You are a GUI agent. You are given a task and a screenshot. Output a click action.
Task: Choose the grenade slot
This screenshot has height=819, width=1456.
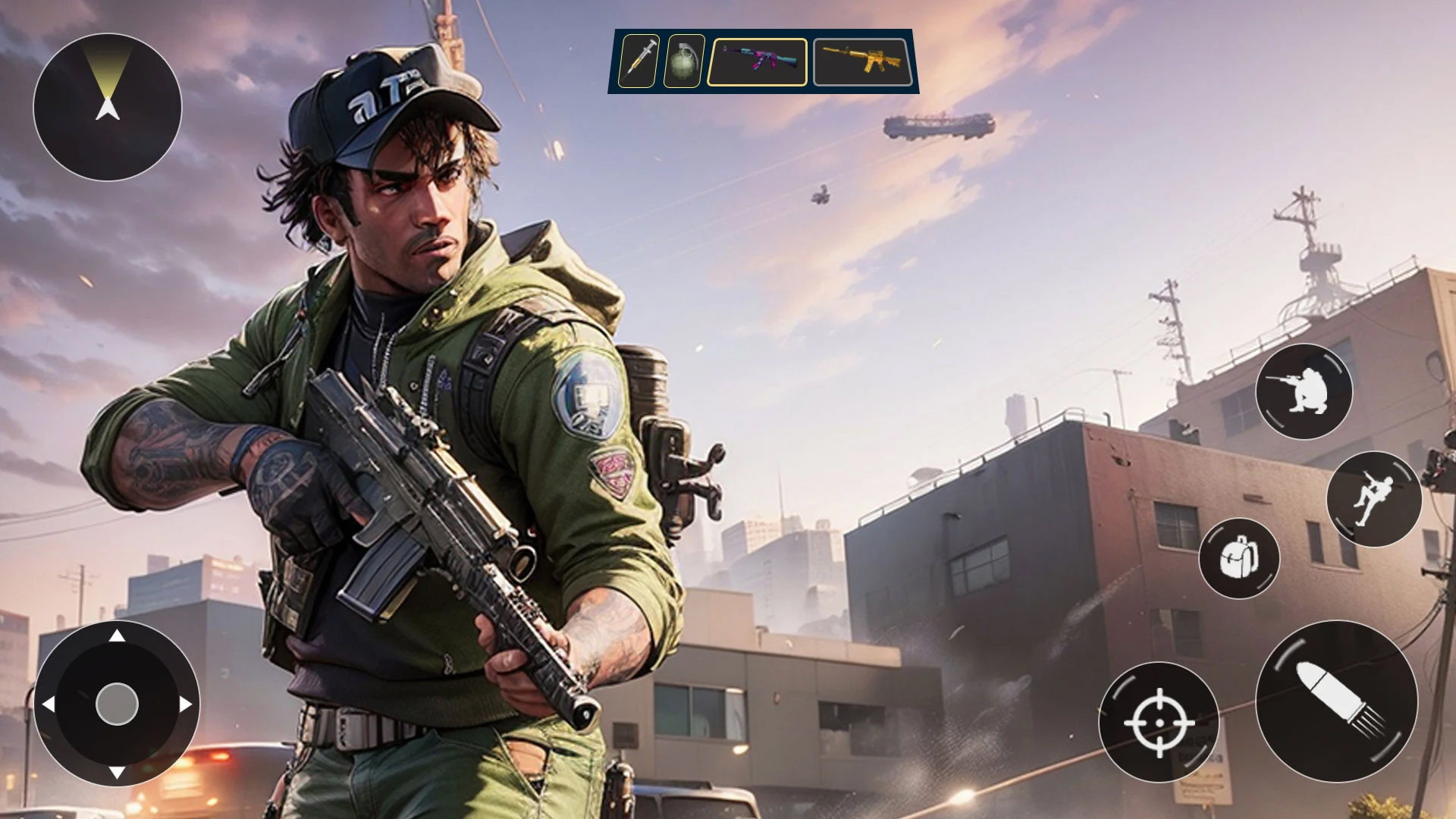pyautogui.click(x=684, y=61)
